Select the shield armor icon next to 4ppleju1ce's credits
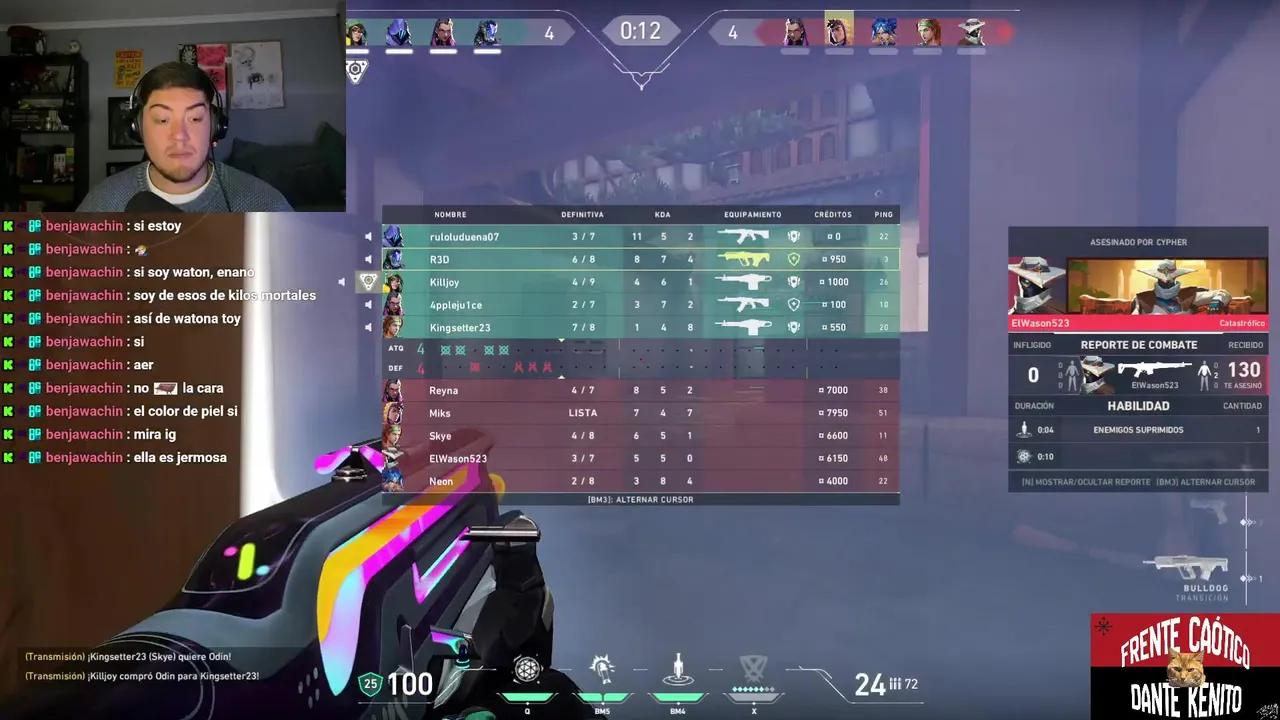 click(x=793, y=304)
